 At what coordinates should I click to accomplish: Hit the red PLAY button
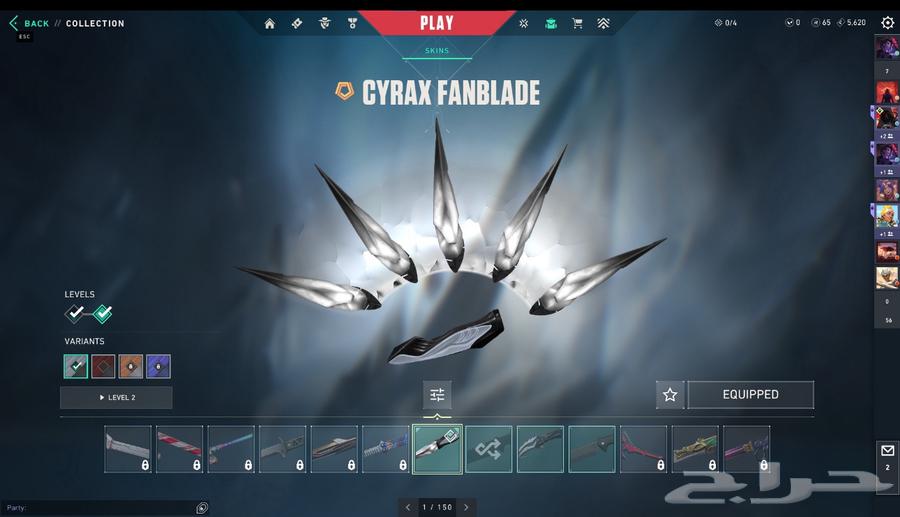[x=436, y=23]
